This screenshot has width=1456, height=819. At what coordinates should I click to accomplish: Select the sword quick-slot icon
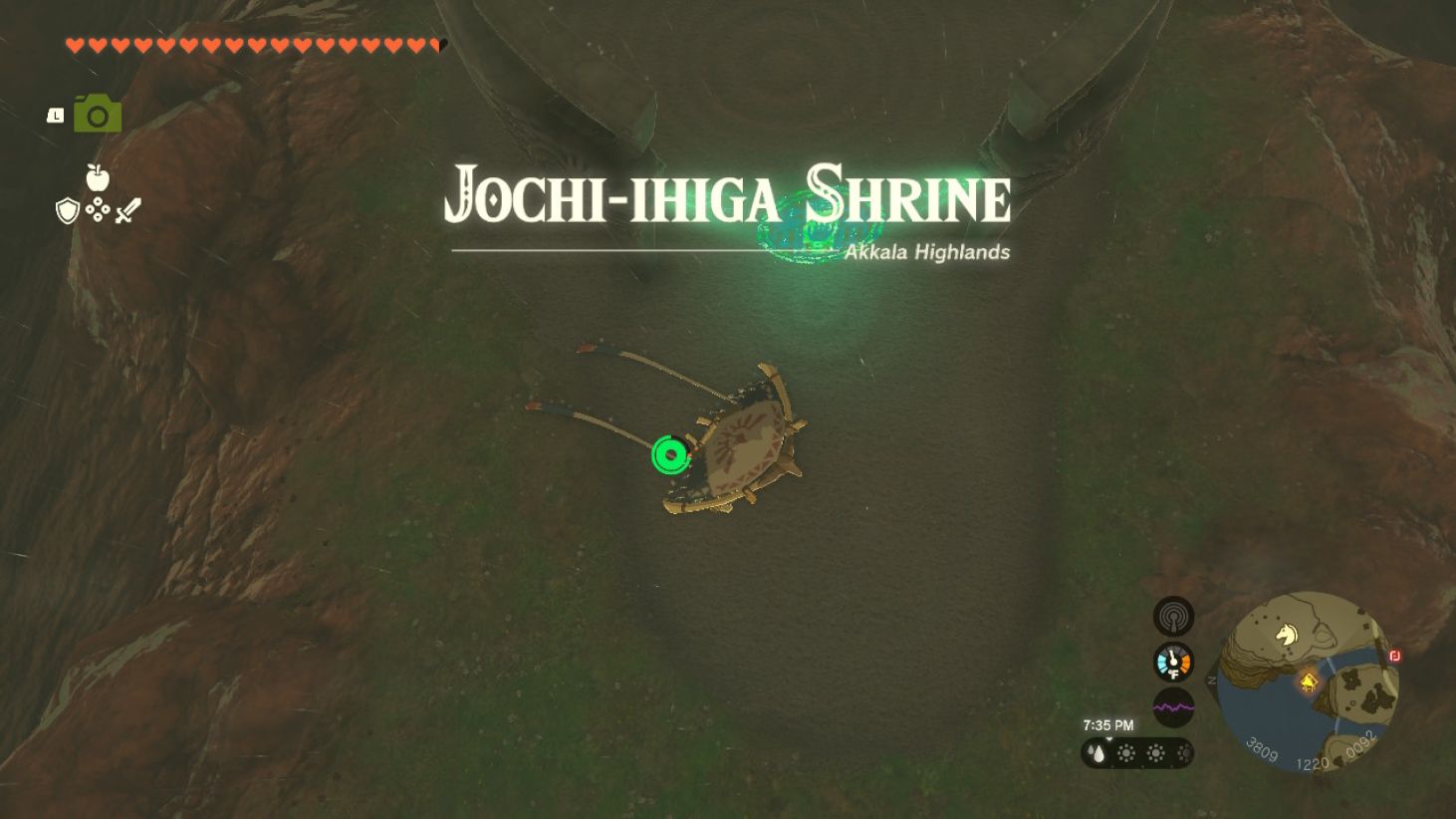(127, 208)
